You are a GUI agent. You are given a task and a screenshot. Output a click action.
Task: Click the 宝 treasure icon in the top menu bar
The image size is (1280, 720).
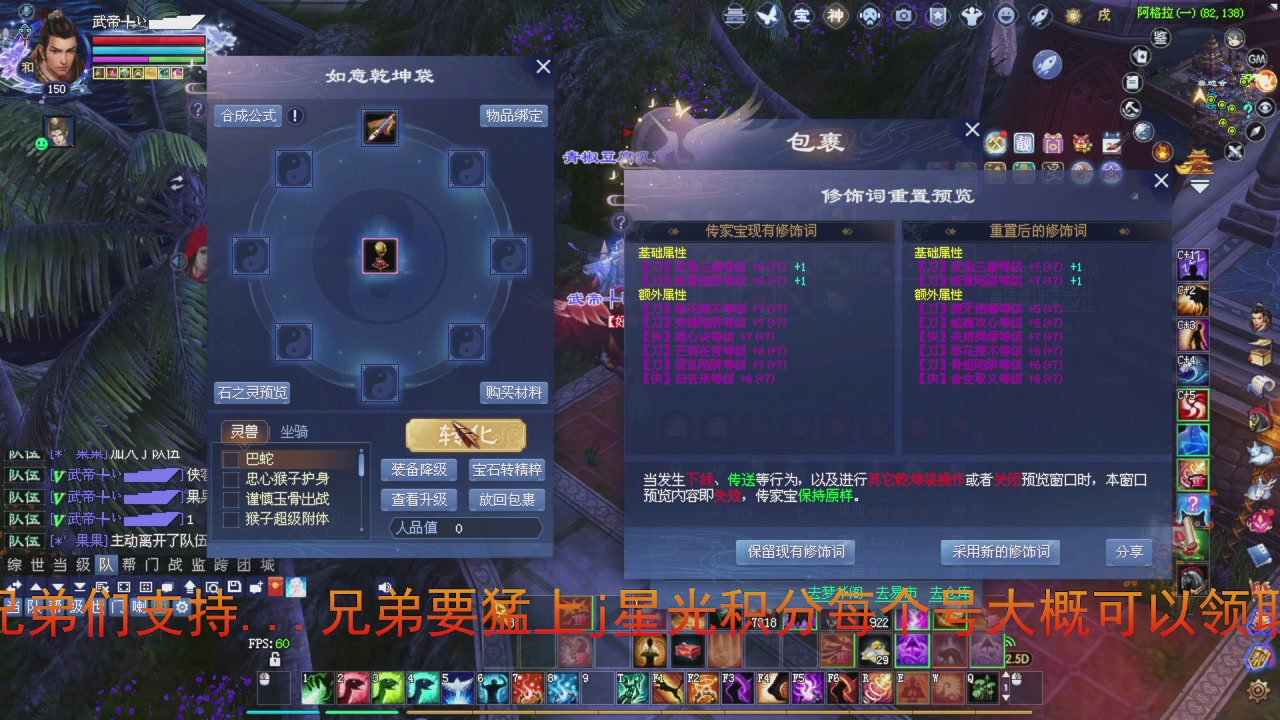click(x=801, y=17)
